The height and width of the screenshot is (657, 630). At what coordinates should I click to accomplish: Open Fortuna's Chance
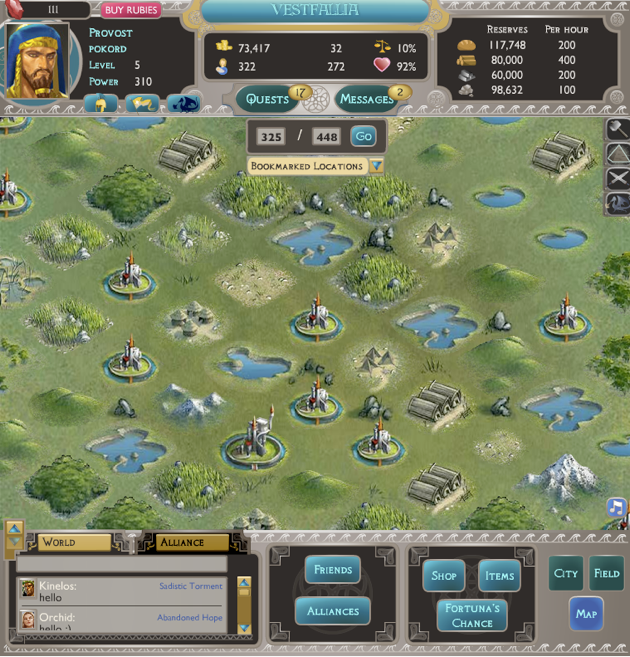pyautogui.click(x=471, y=616)
